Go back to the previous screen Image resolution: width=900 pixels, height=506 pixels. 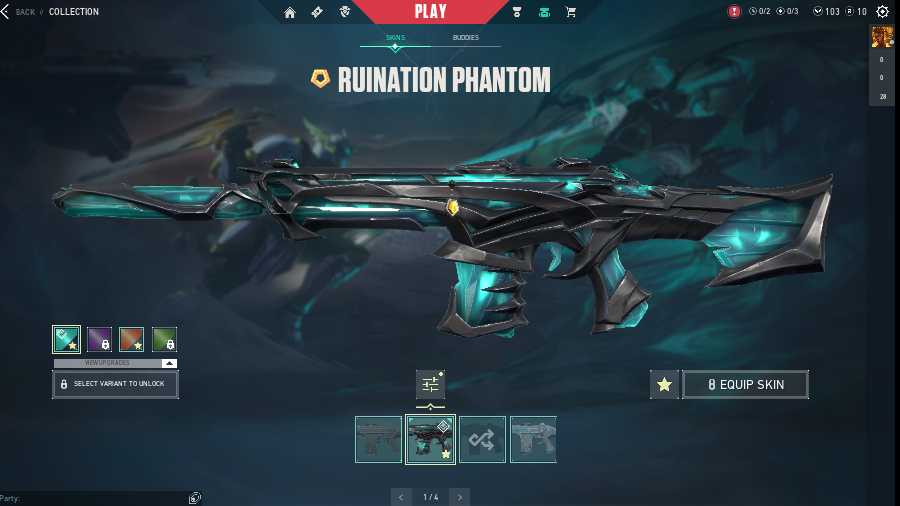click(x=20, y=12)
